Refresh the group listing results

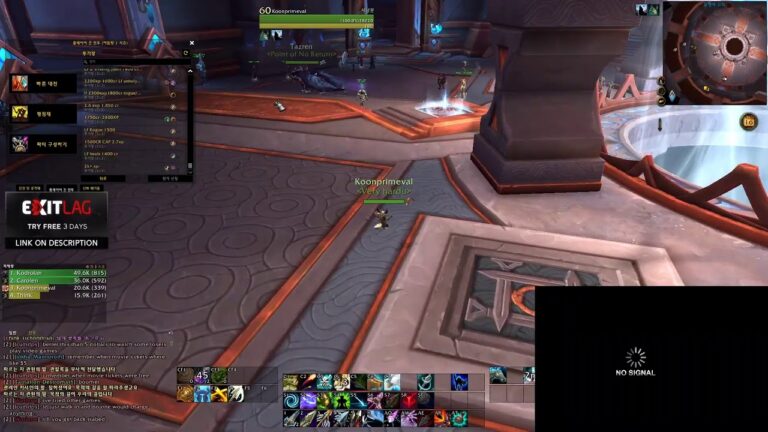click(186, 54)
